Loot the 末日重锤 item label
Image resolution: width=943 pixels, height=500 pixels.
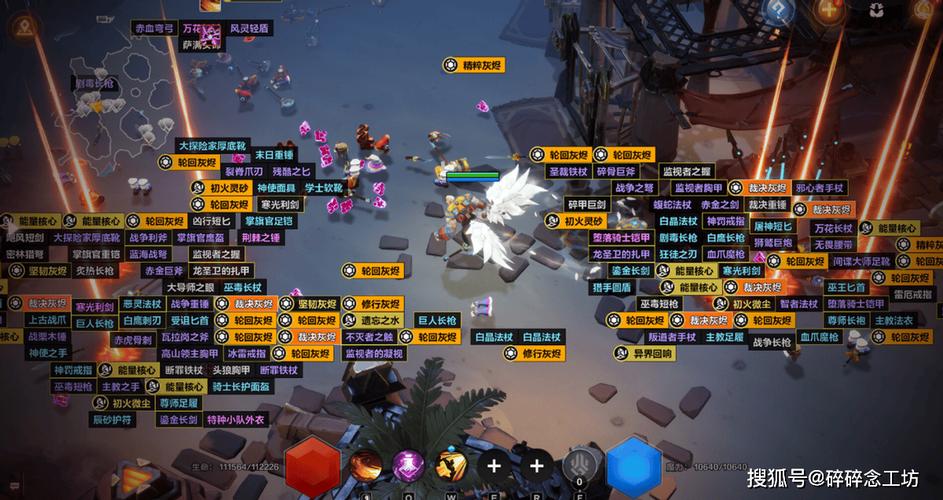click(x=274, y=155)
